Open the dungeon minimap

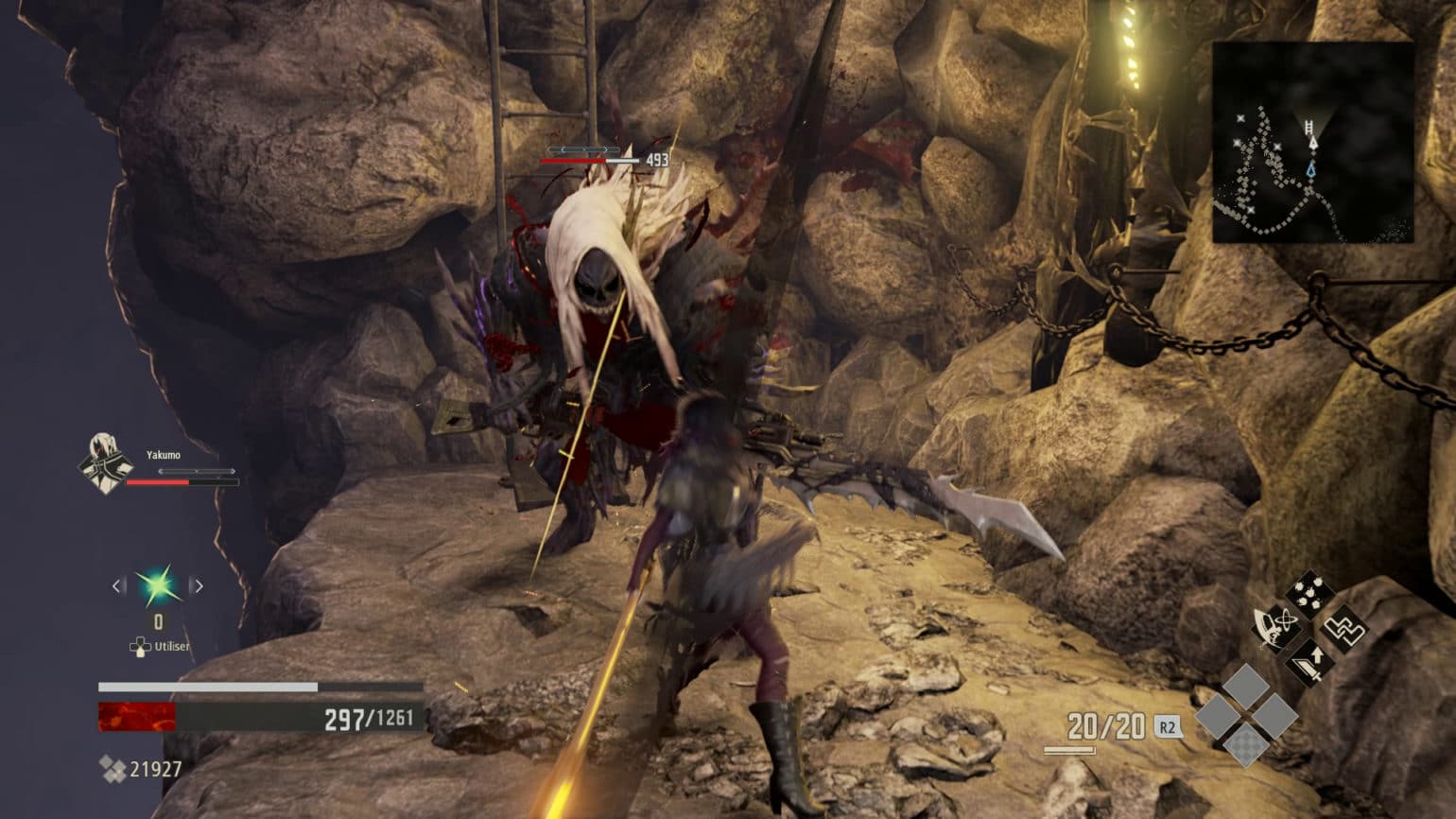click(x=1313, y=142)
